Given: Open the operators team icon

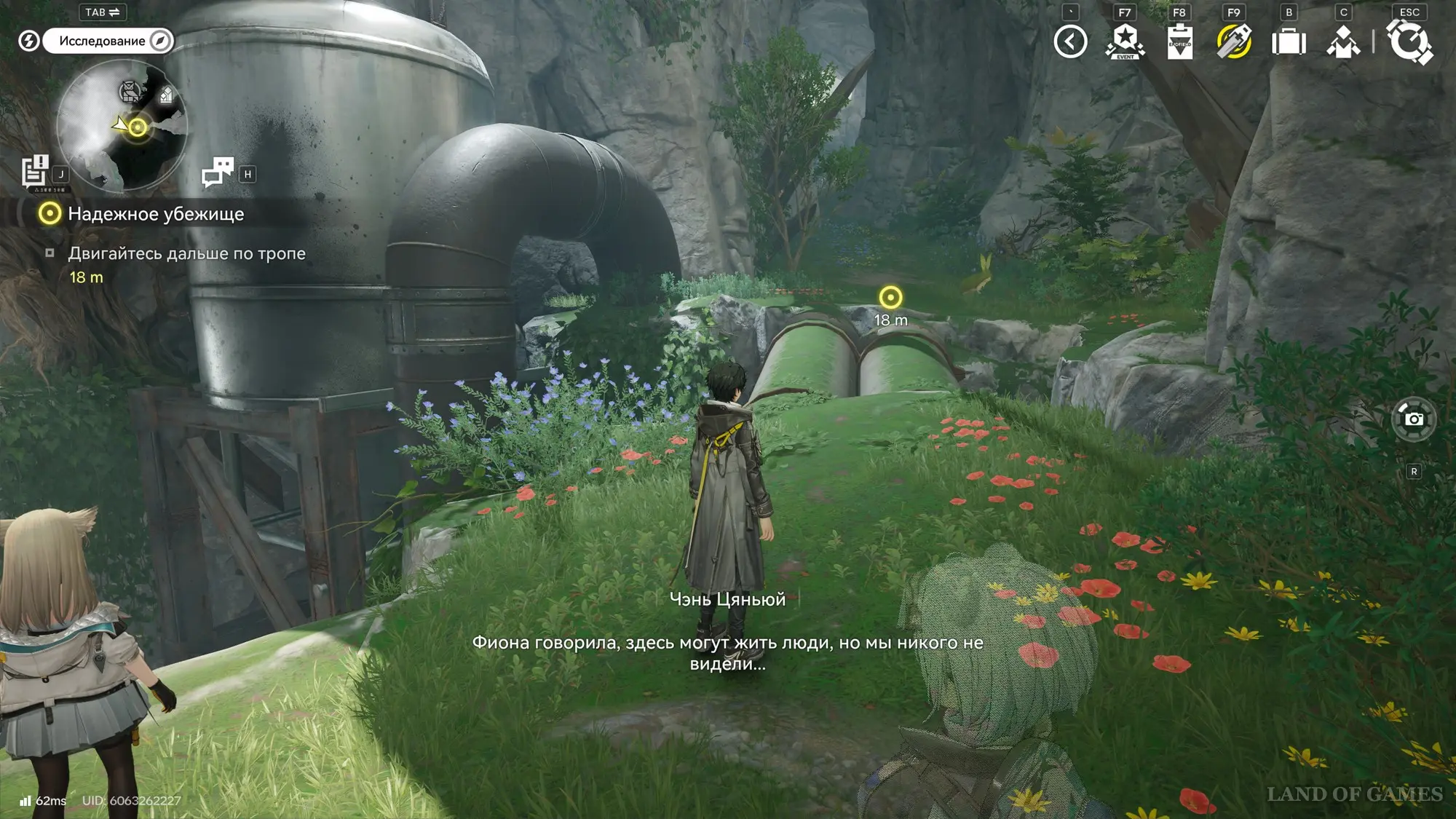Looking at the screenshot, I should click(x=1343, y=41).
